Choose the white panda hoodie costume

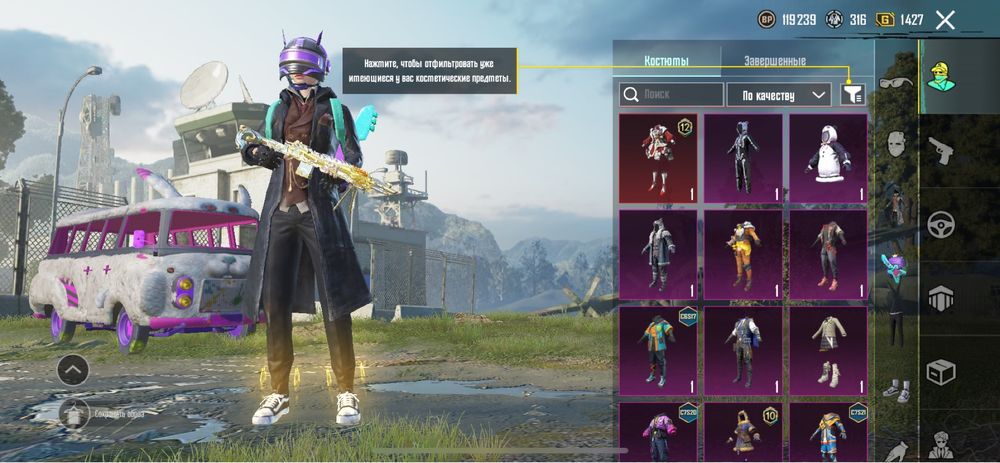point(828,158)
